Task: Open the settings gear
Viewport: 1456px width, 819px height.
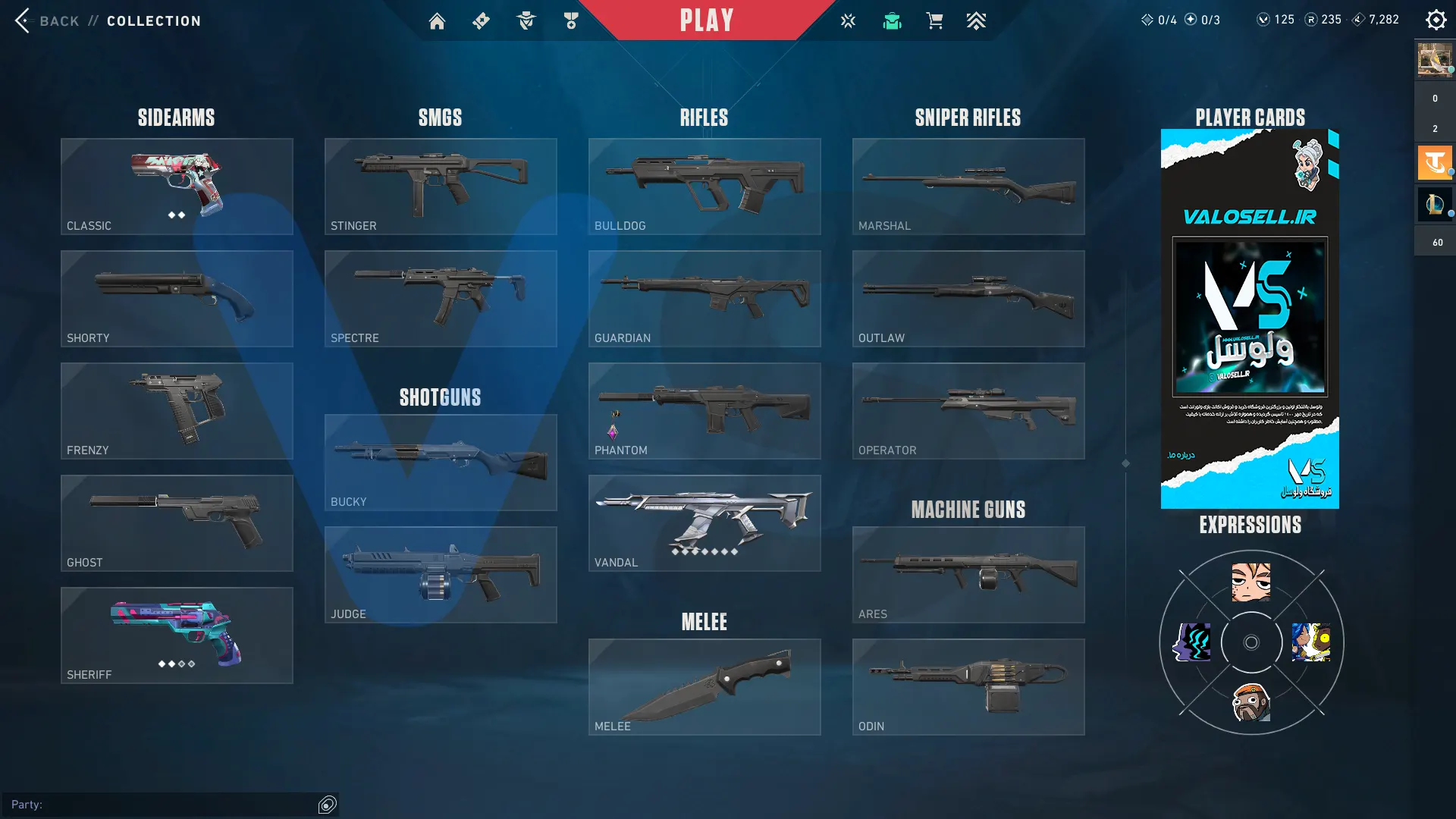Action: pos(1436,20)
